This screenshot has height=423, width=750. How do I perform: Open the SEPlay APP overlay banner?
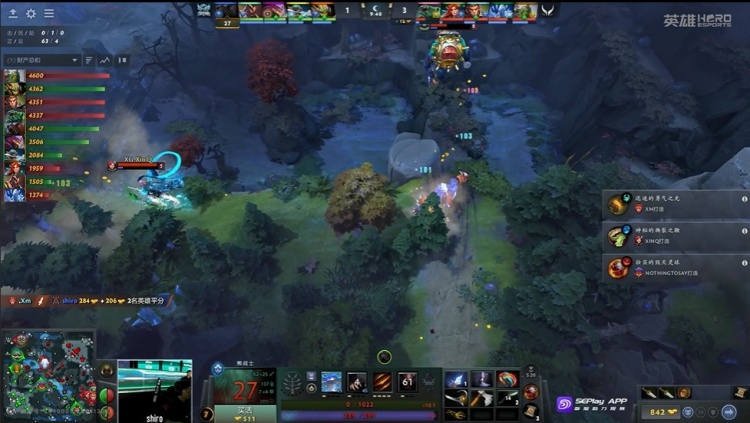tap(592, 404)
